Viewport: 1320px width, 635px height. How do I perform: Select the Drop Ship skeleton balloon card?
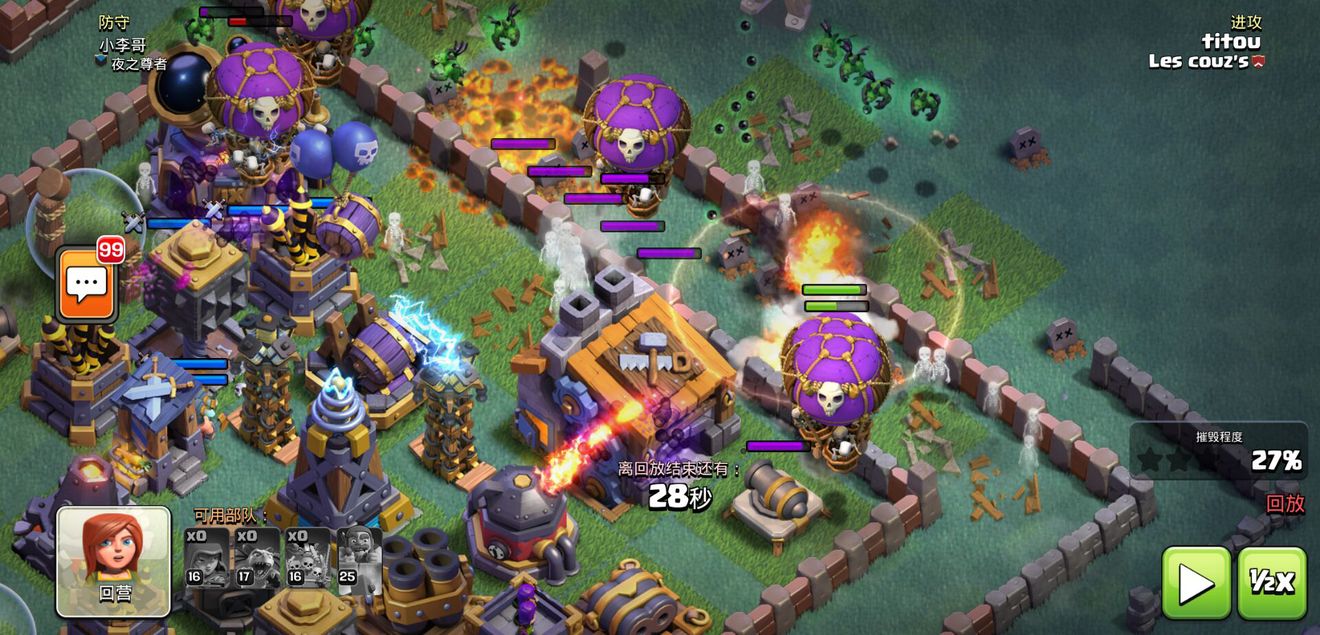point(308,557)
